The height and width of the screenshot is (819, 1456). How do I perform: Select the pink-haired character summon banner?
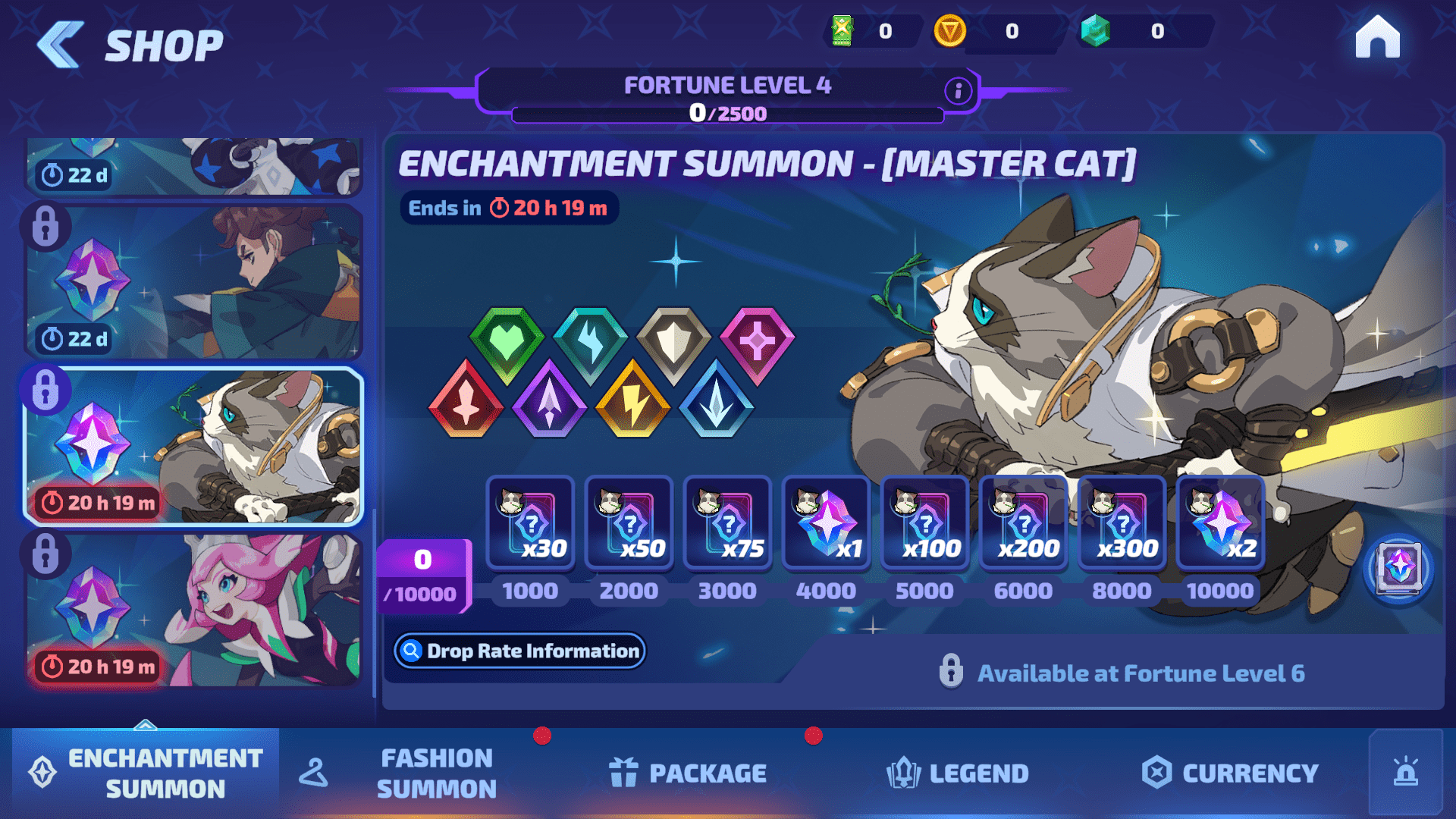(194, 611)
